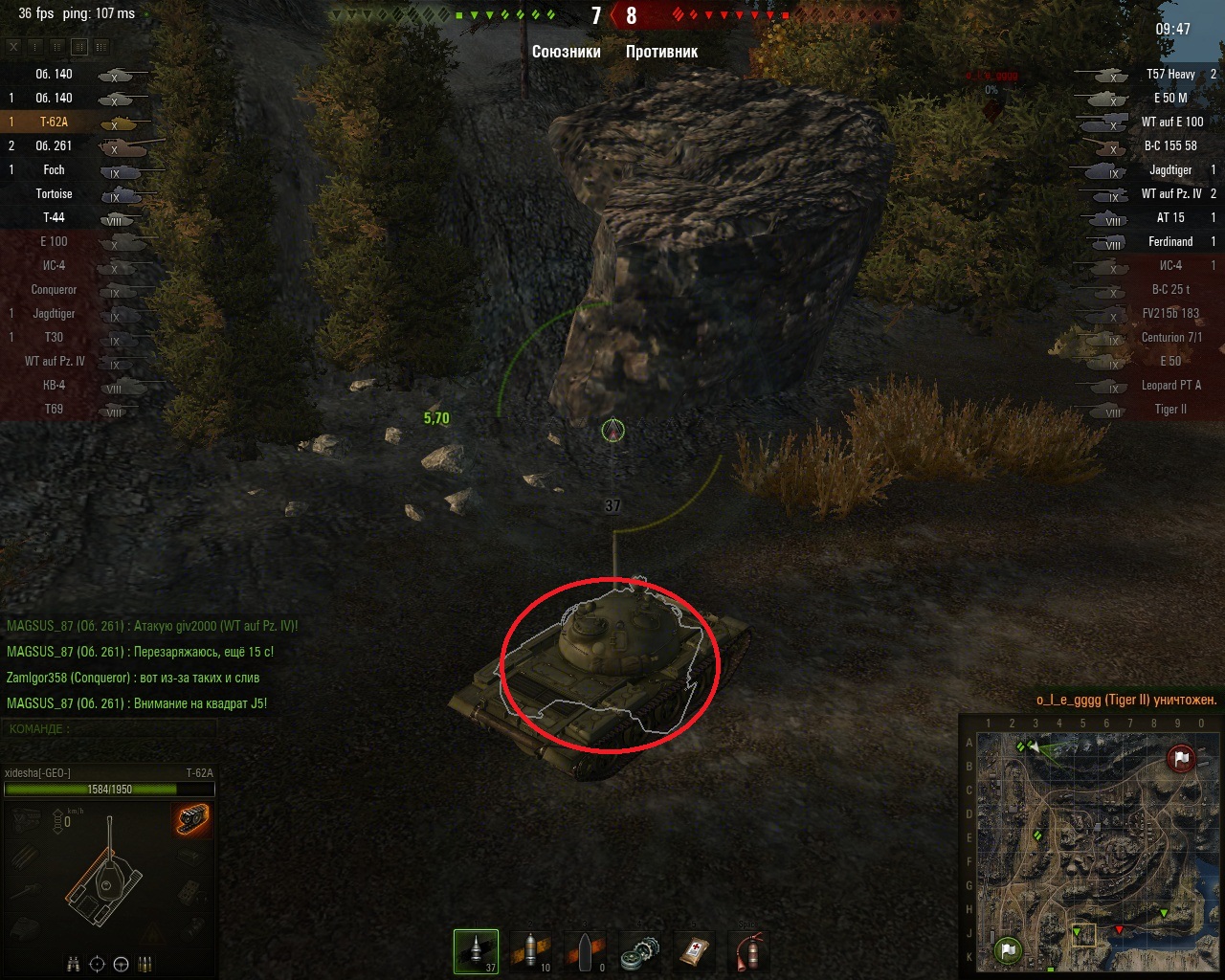Hide the player list with the X button
The image size is (1225, 980).
point(13,47)
